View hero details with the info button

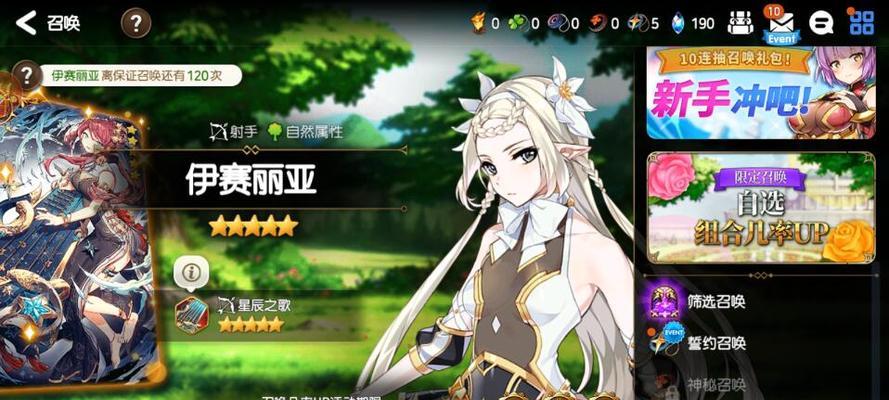[x=191, y=270]
